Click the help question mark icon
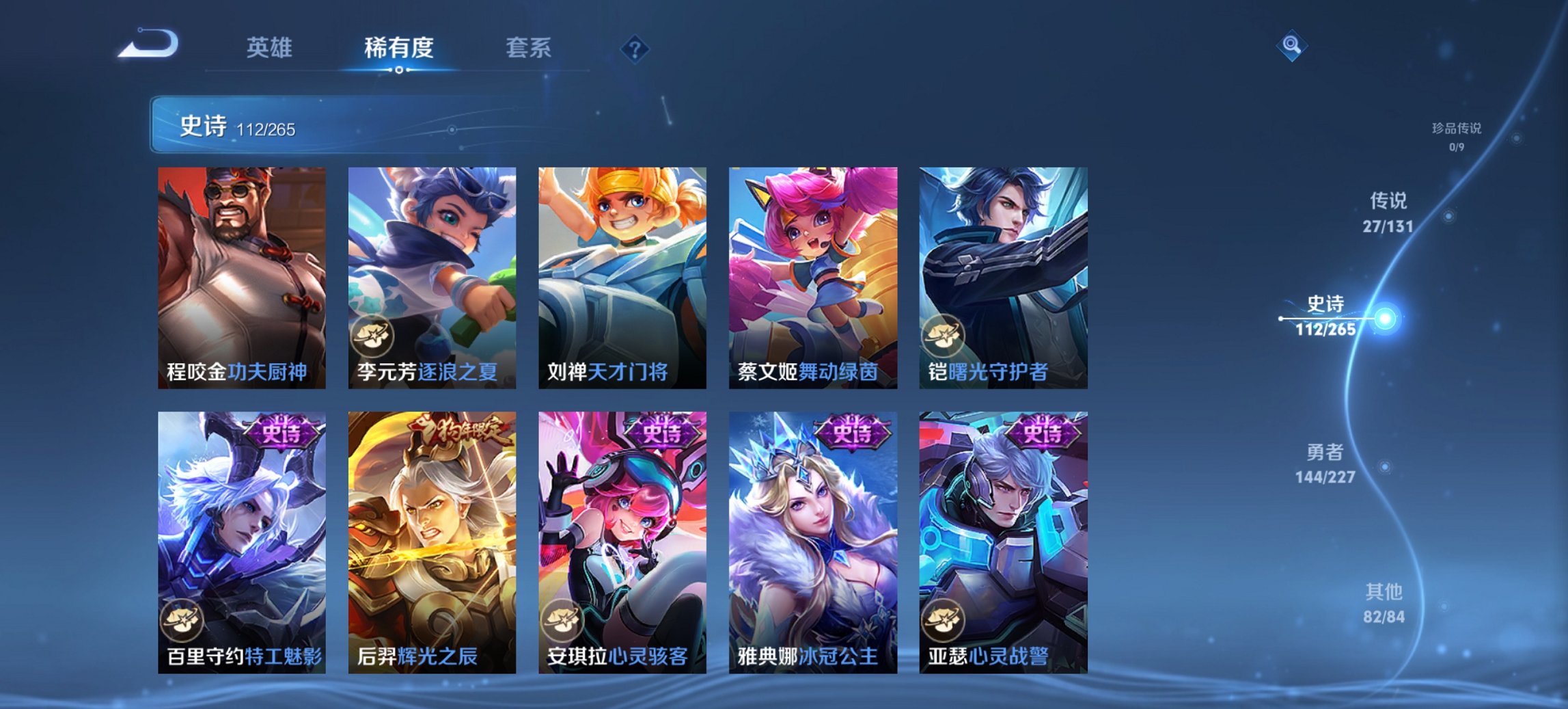Image resolution: width=1568 pixels, height=709 pixels. point(634,48)
